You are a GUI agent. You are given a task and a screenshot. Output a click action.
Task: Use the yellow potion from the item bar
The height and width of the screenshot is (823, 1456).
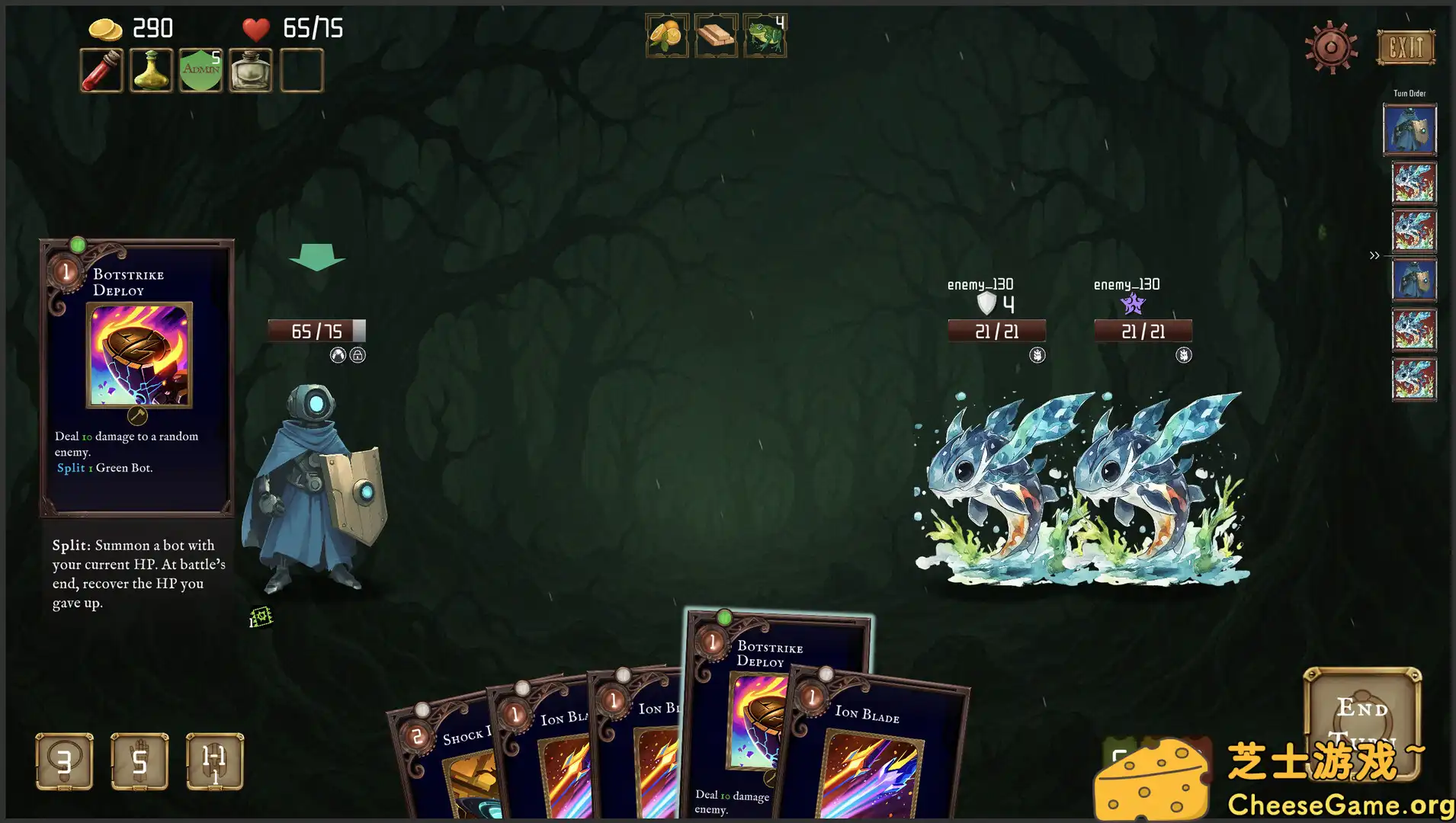click(150, 69)
